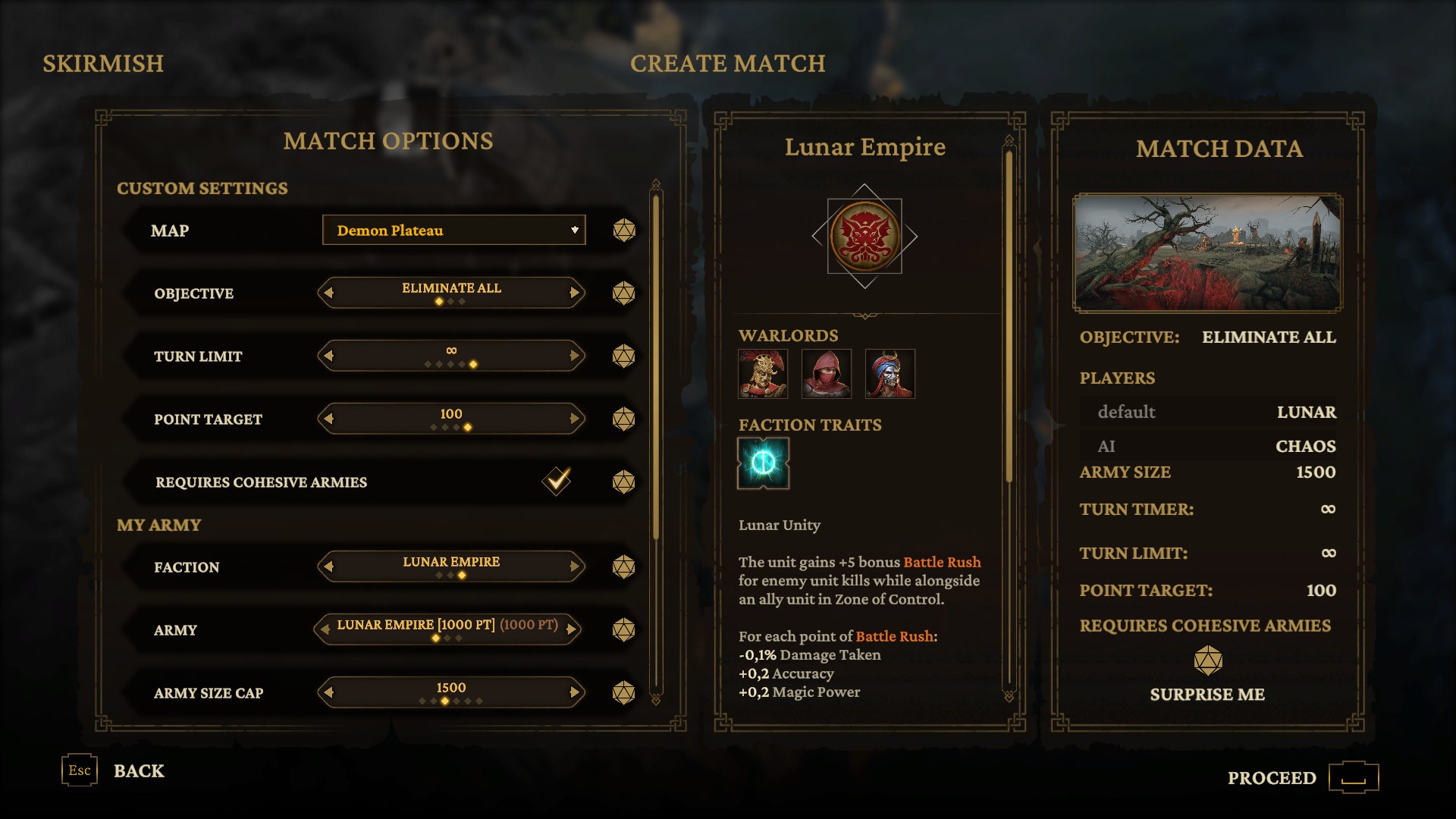This screenshot has height=819, width=1456.
Task: Select the red-hooded warlord portrait
Action: (827, 374)
